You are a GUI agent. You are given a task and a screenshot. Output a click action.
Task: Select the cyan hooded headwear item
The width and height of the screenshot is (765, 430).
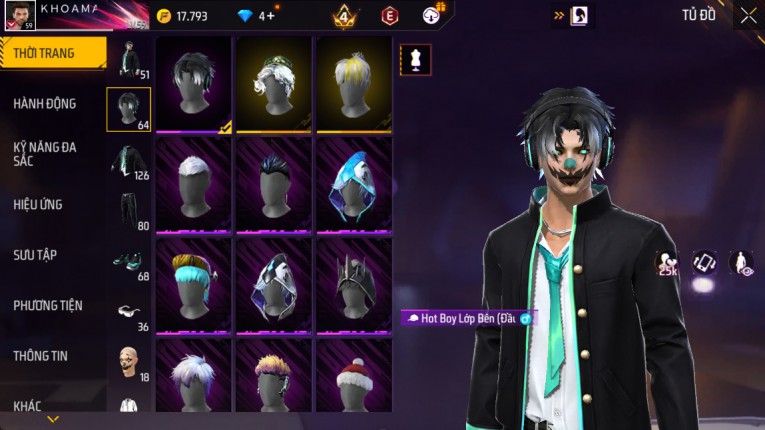point(353,184)
